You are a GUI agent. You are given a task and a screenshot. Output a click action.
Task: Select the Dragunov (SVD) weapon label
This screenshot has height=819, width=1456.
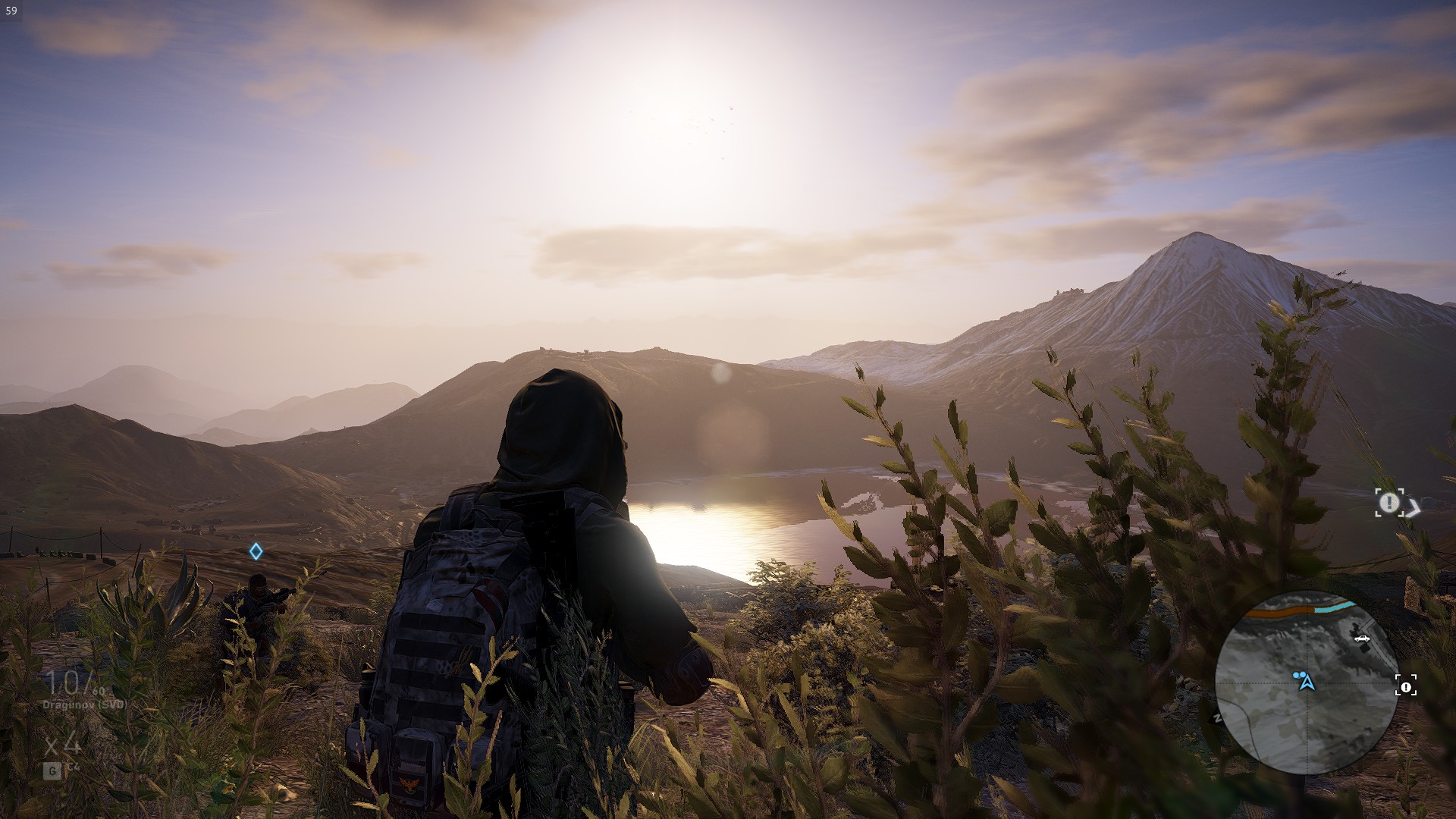coord(84,704)
